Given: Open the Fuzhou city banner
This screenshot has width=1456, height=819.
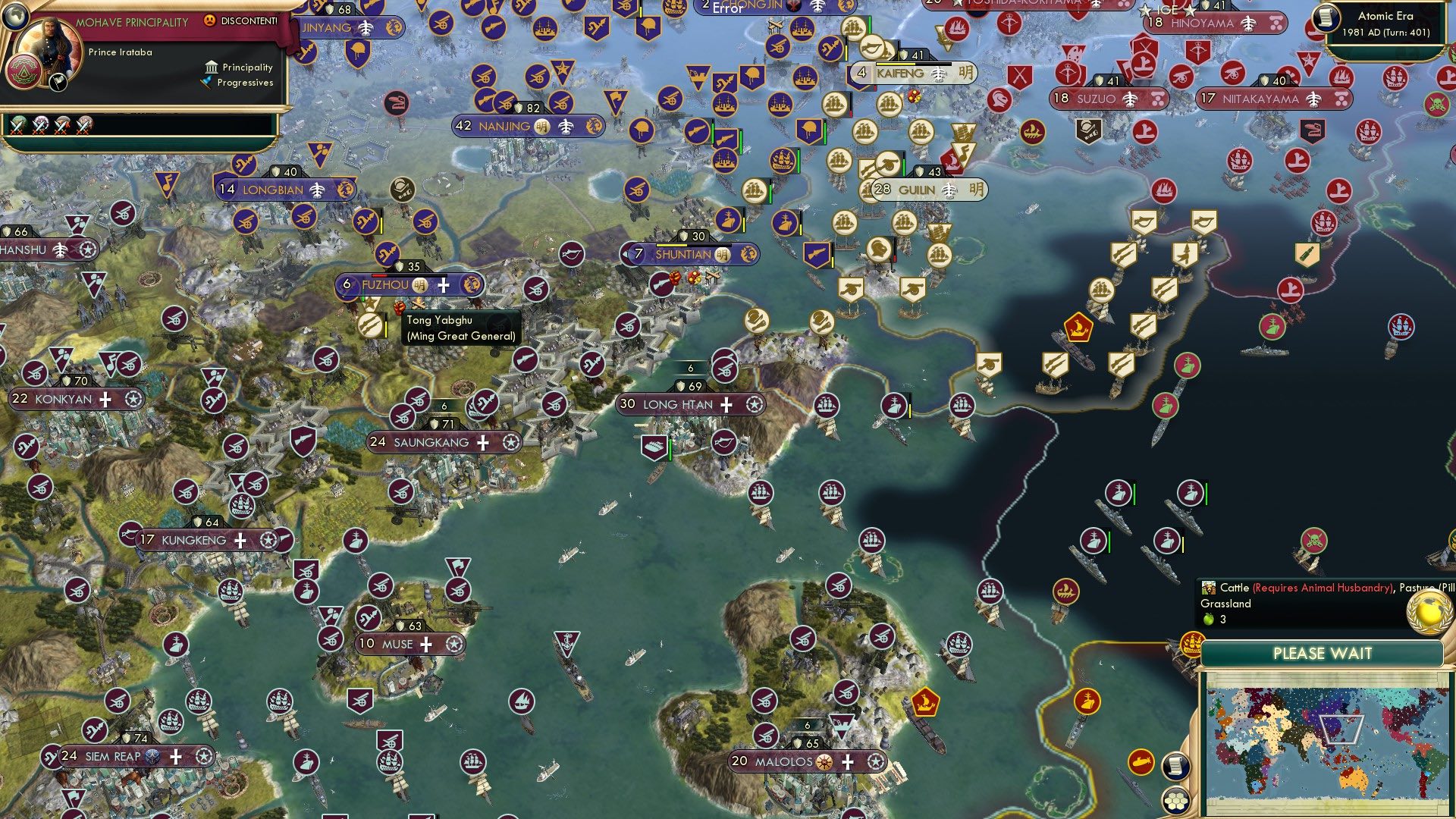Looking at the screenshot, I should coord(394,285).
